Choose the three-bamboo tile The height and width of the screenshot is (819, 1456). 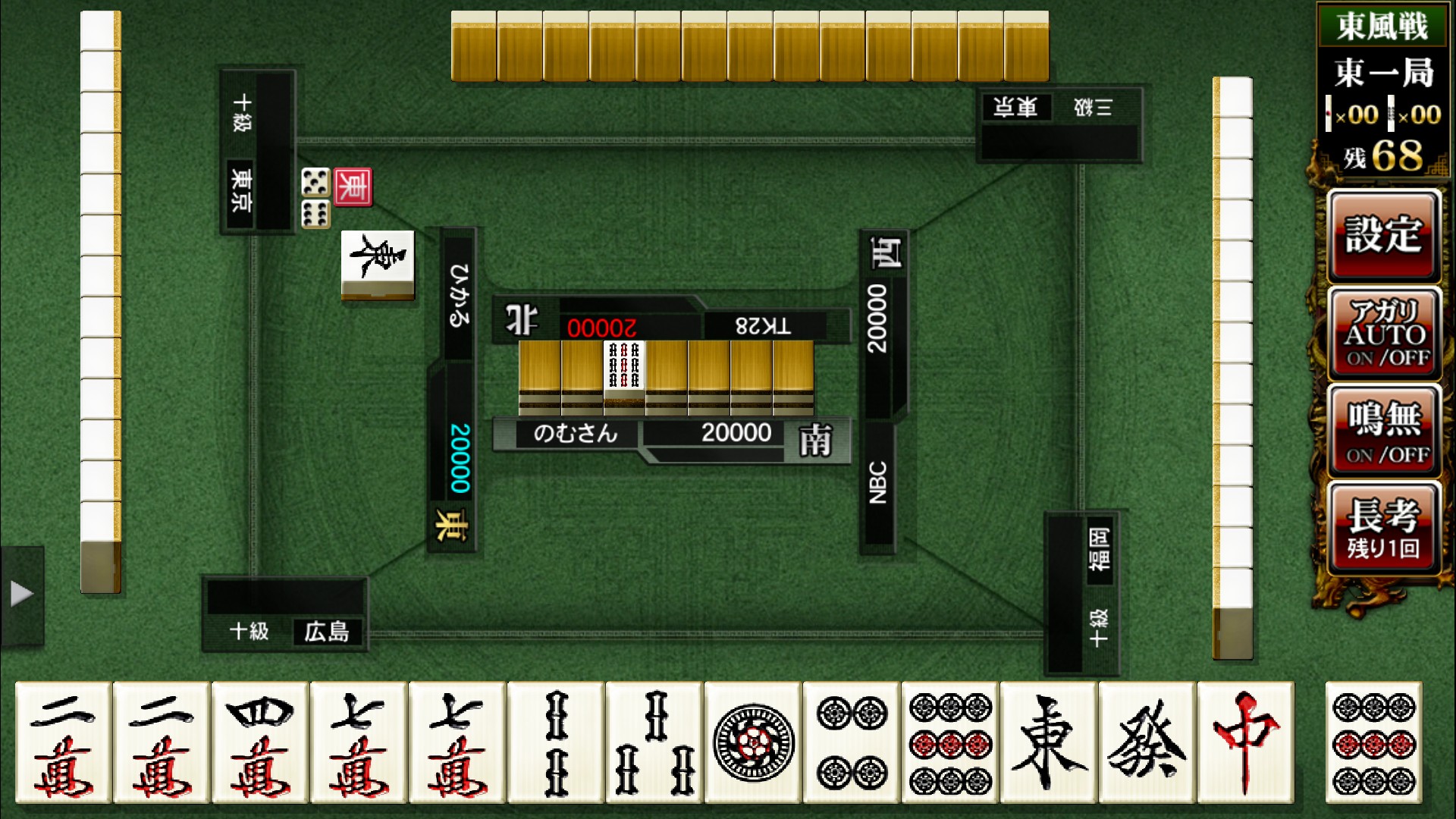tap(654, 742)
